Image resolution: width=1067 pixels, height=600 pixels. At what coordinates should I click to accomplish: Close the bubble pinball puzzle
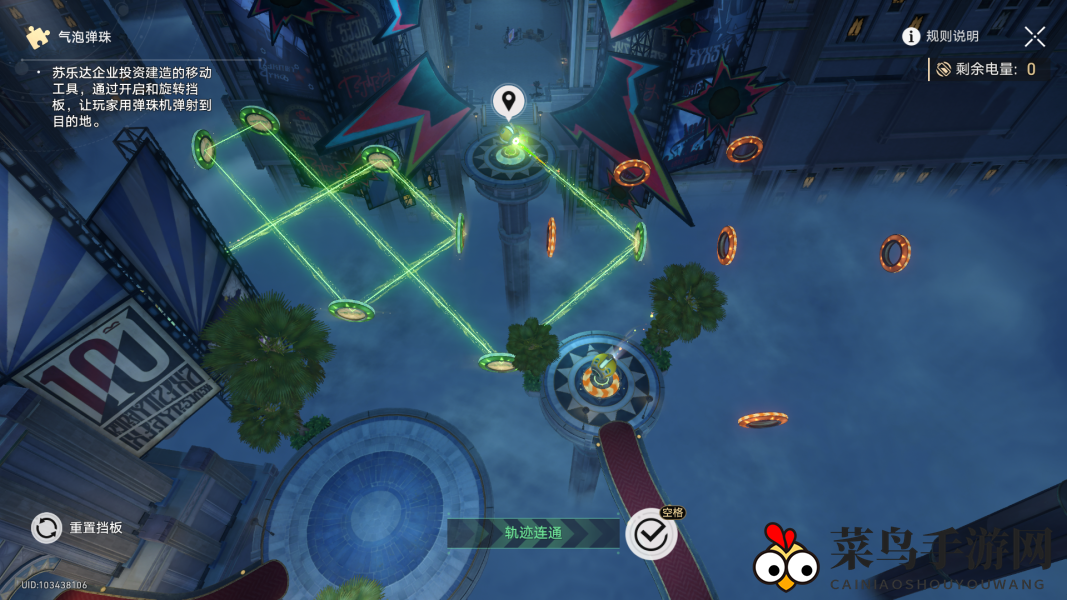pos(1035,37)
